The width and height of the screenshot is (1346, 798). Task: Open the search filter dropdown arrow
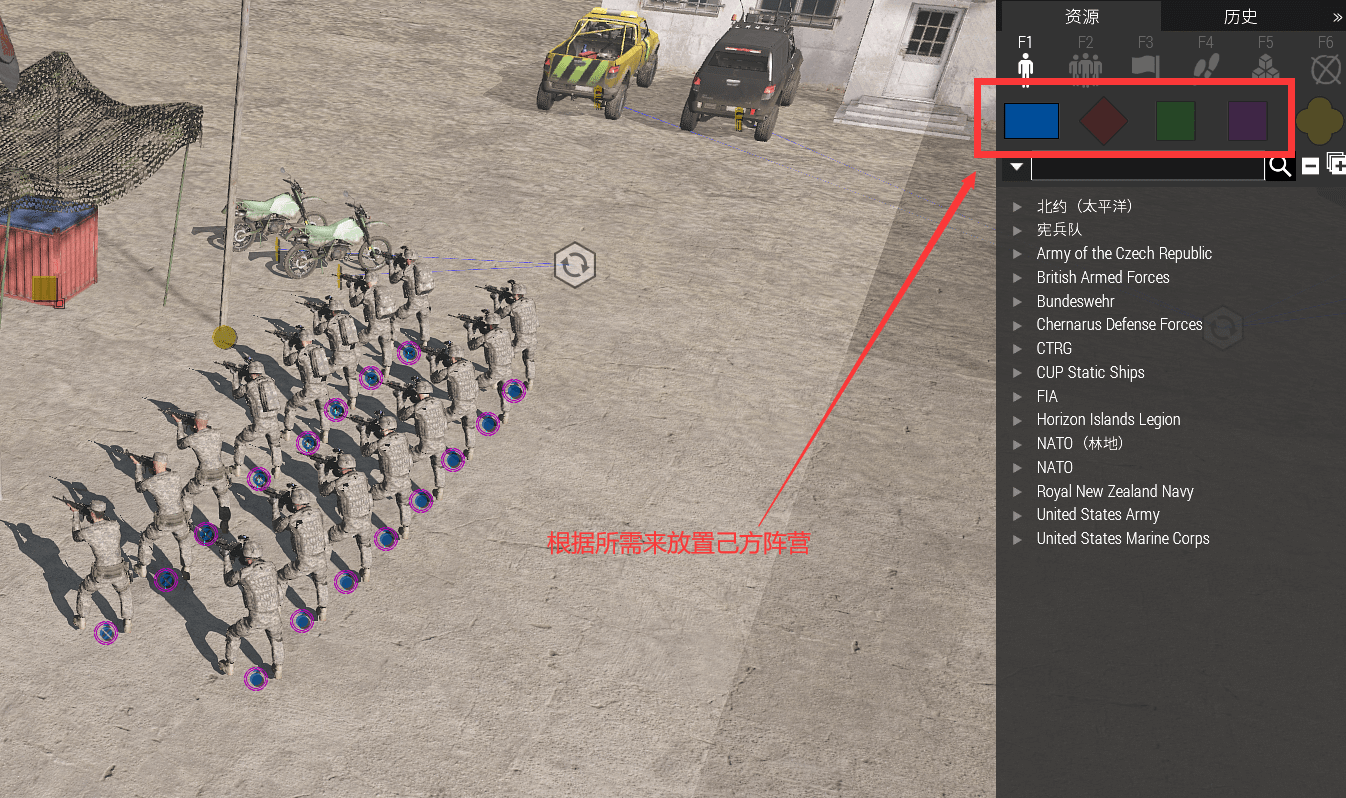[x=1016, y=166]
